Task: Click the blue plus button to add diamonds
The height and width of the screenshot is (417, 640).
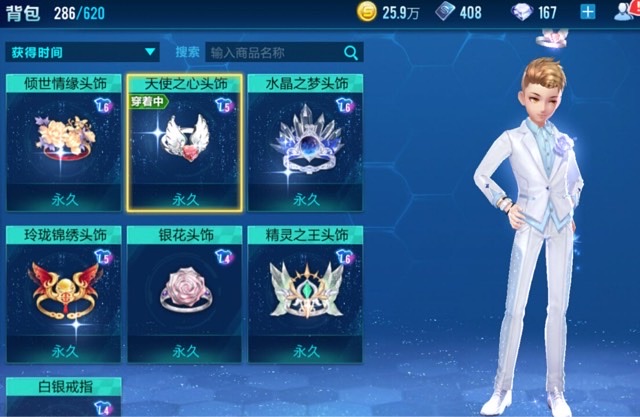Action: (587, 13)
